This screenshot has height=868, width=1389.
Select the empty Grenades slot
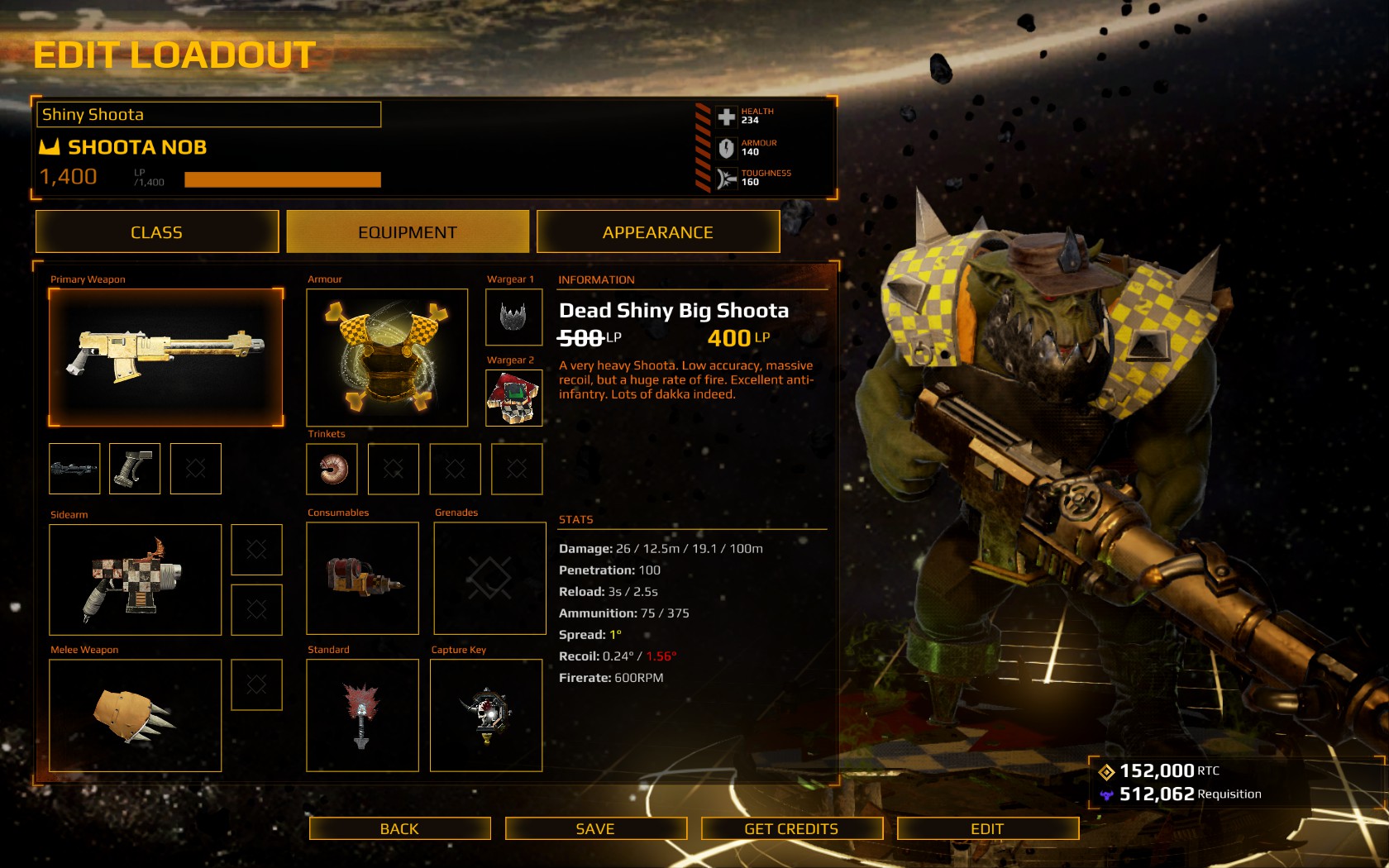click(489, 579)
